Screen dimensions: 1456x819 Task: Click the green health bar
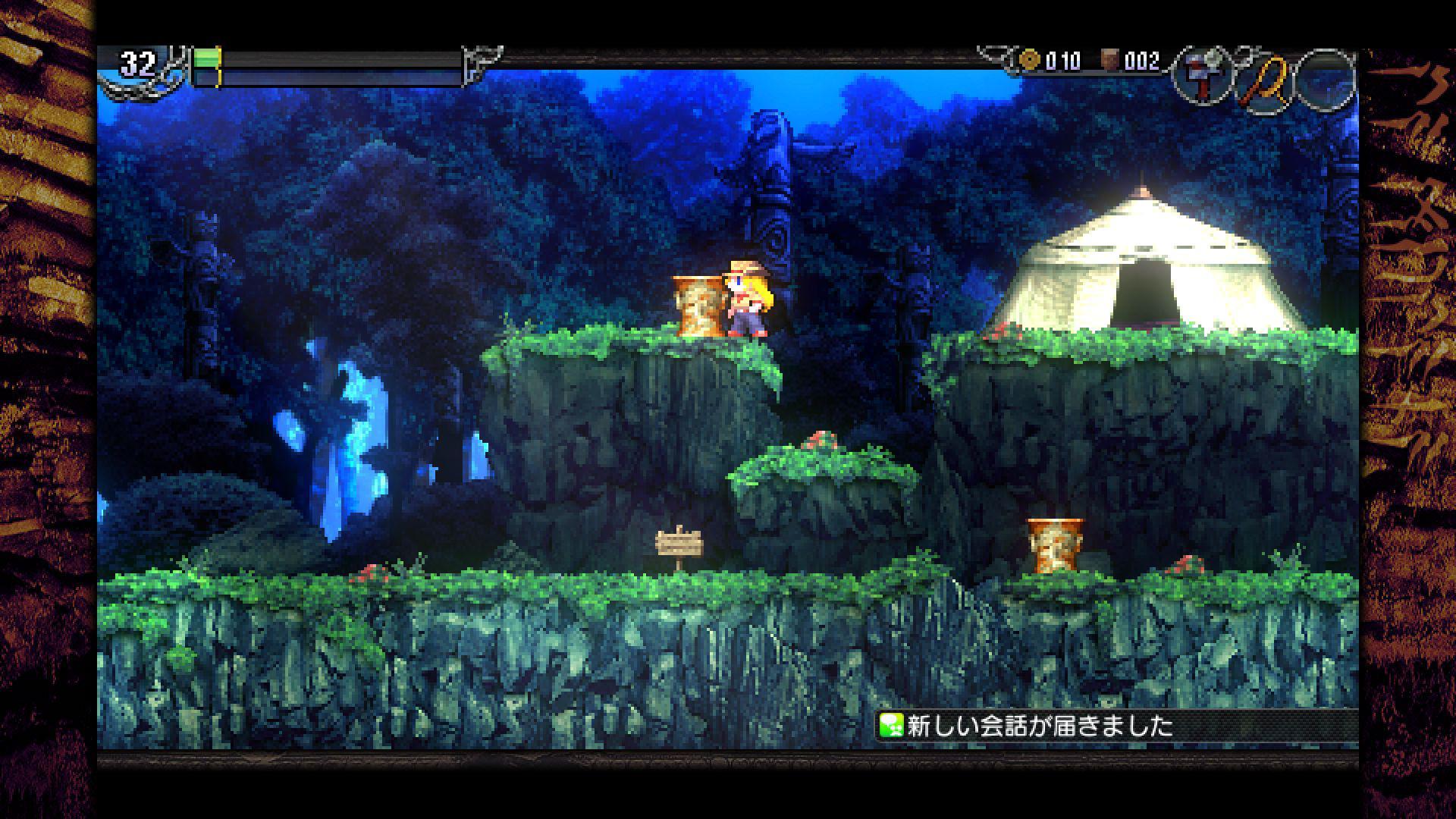tap(207, 58)
